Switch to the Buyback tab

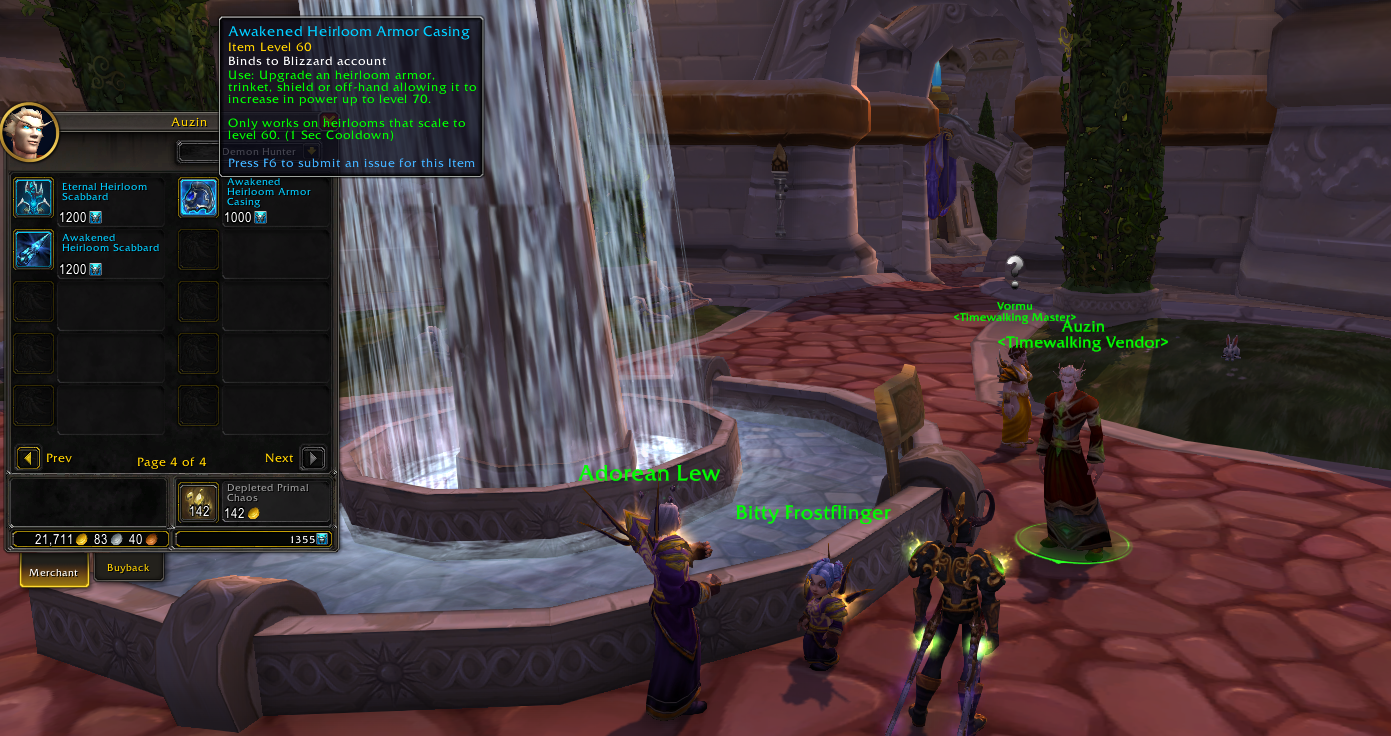click(x=128, y=568)
